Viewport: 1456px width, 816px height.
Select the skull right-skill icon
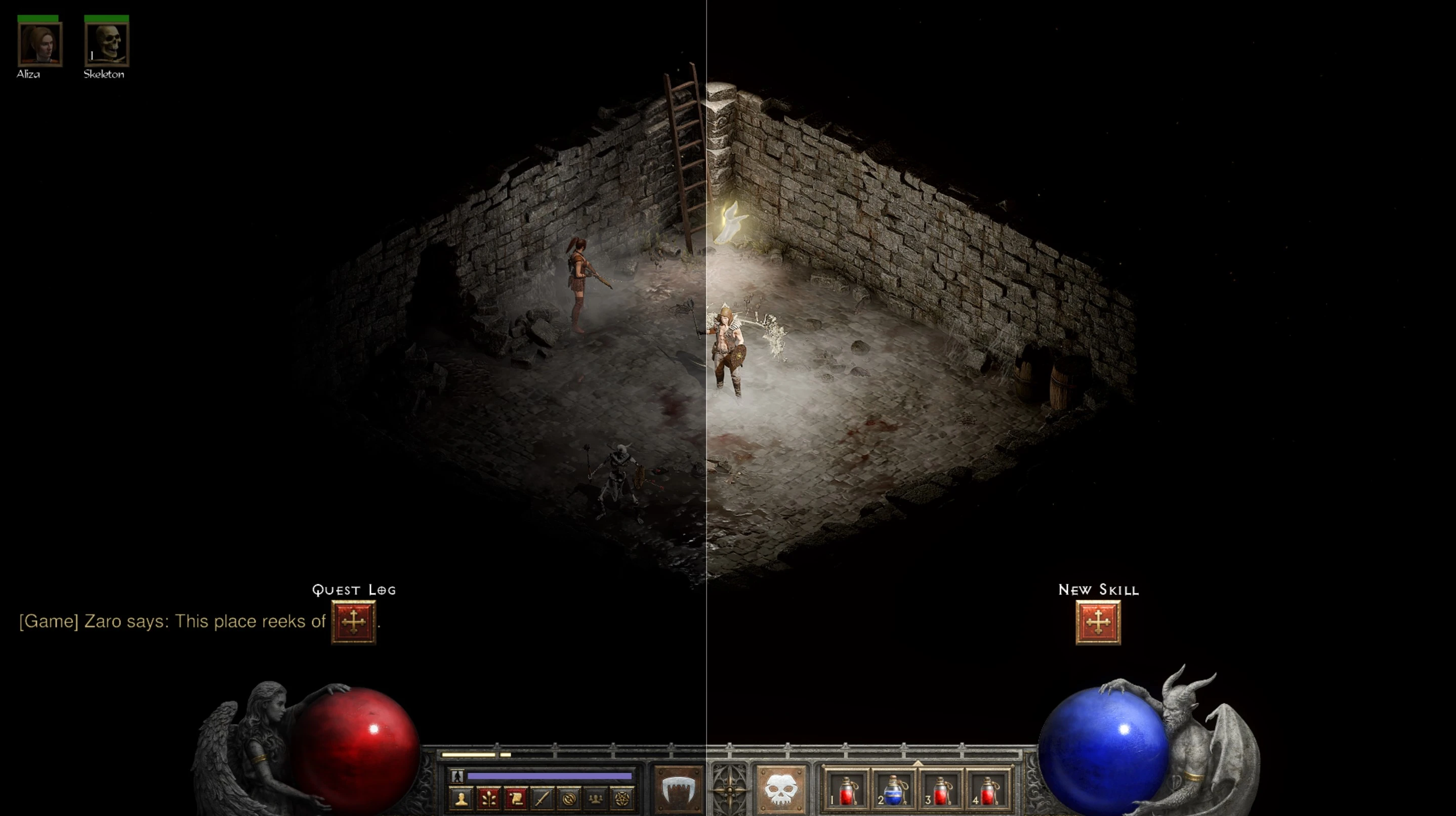(x=780, y=790)
